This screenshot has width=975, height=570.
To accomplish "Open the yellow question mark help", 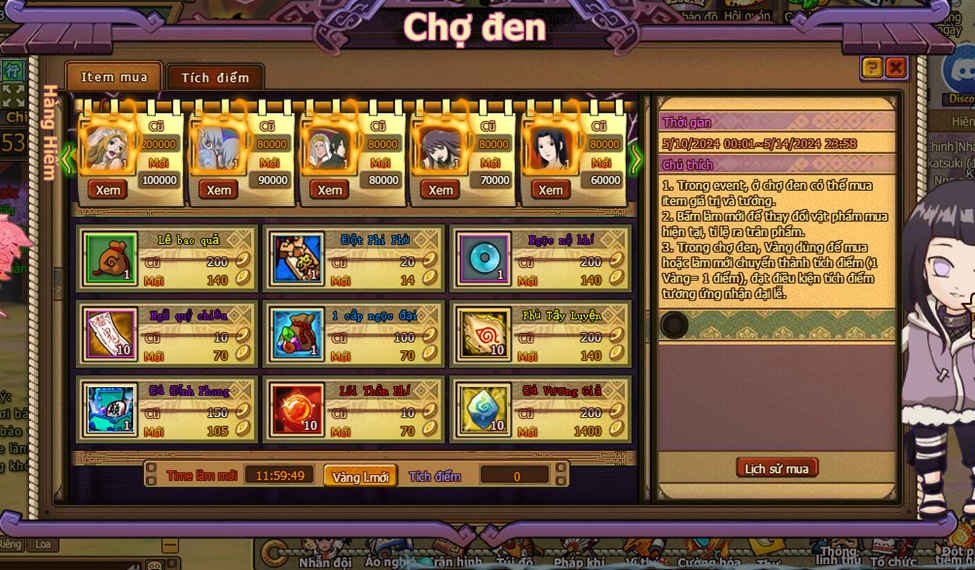I will click(872, 67).
